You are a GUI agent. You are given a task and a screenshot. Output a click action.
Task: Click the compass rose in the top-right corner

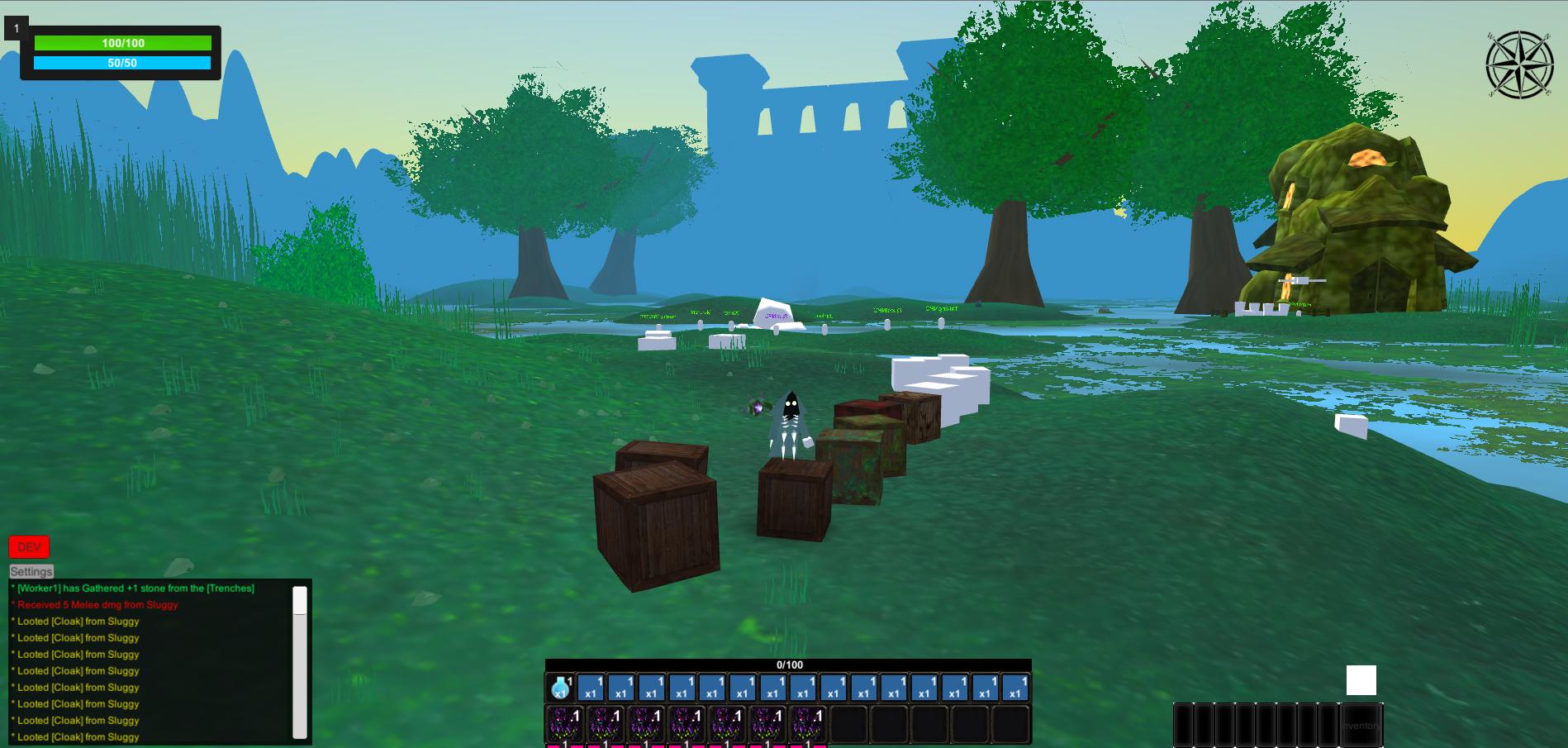pyautogui.click(x=1520, y=64)
